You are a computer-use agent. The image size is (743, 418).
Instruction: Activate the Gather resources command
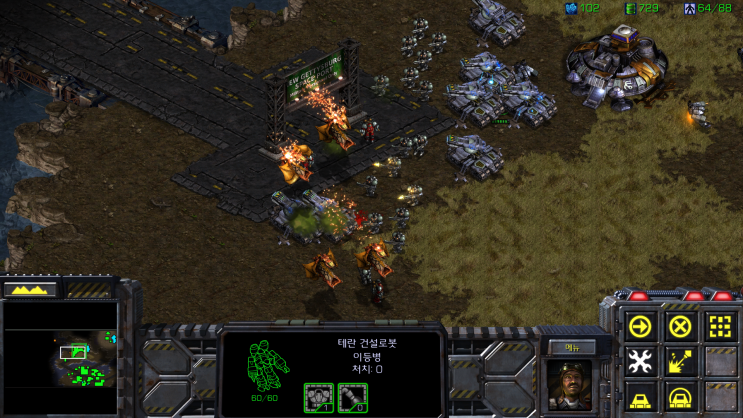pos(680,361)
